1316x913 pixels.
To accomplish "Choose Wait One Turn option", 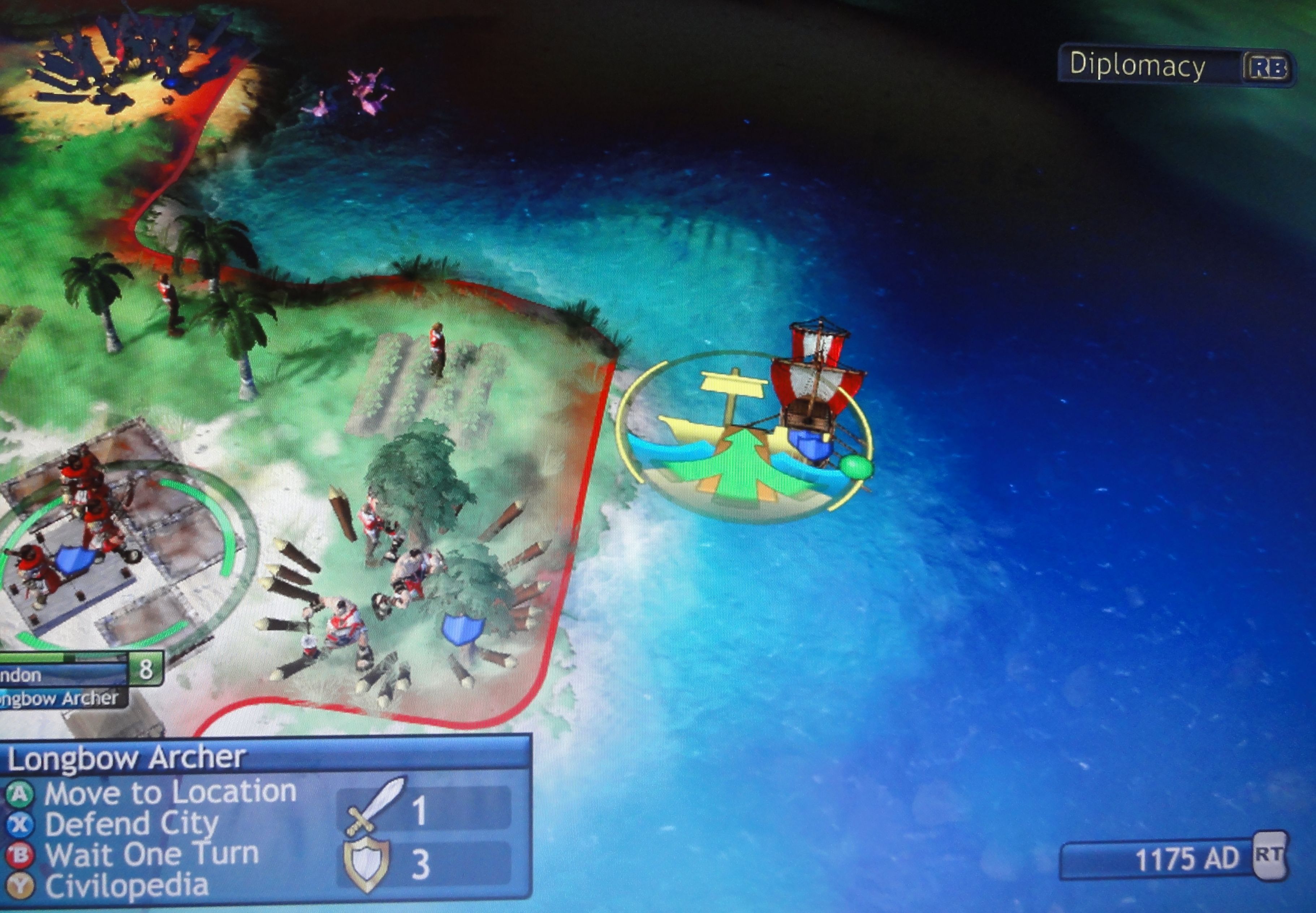I will tap(151, 854).
